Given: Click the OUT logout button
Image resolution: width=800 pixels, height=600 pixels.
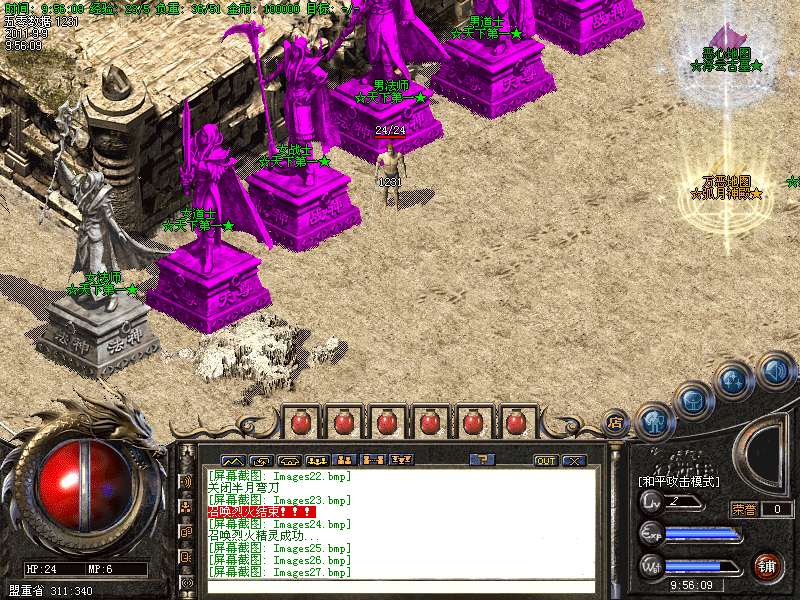Looking at the screenshot, I should click(x=545, y=461).
